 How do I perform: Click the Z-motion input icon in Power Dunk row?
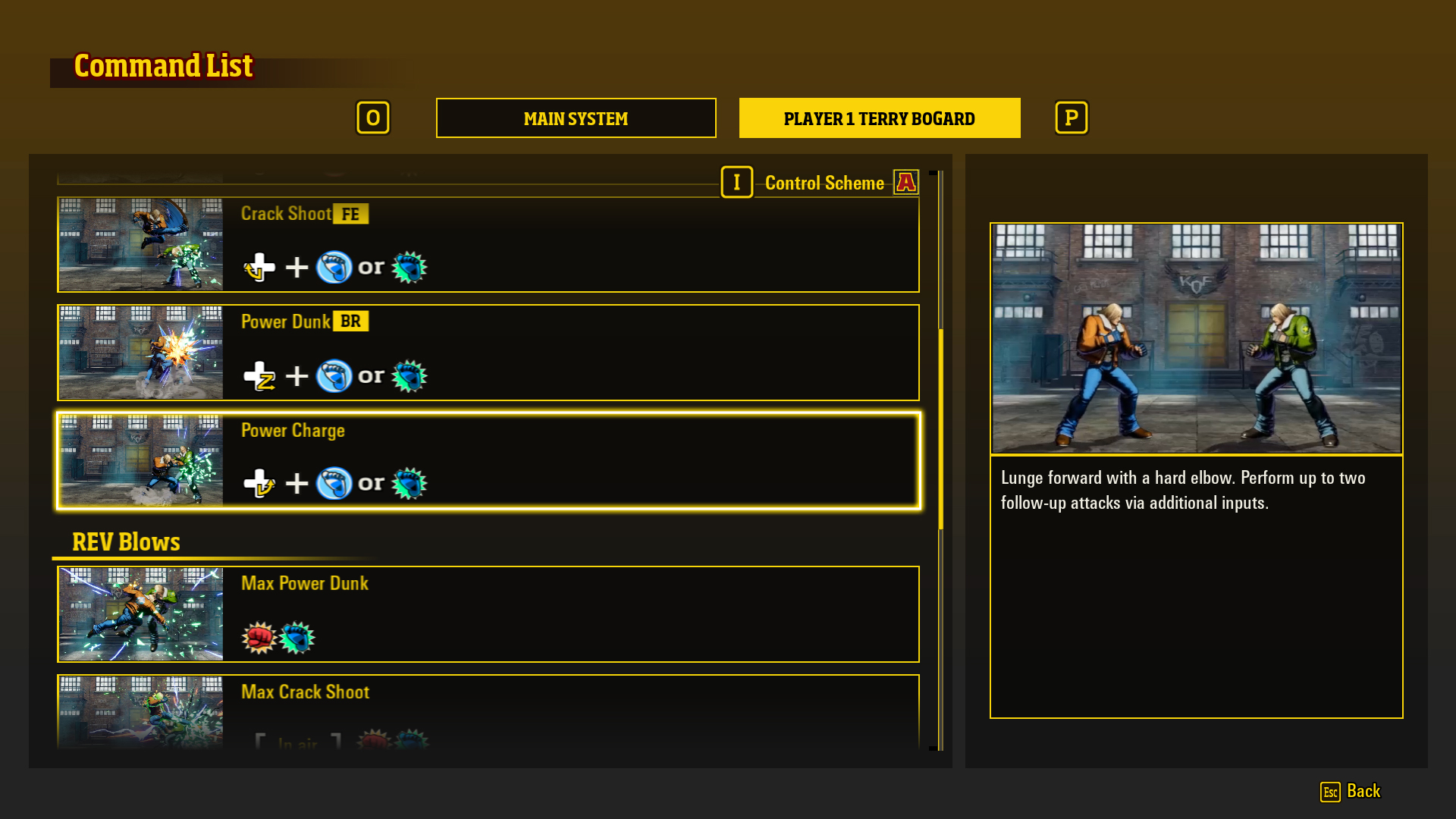pyautogui.click(x=261, y=375)
